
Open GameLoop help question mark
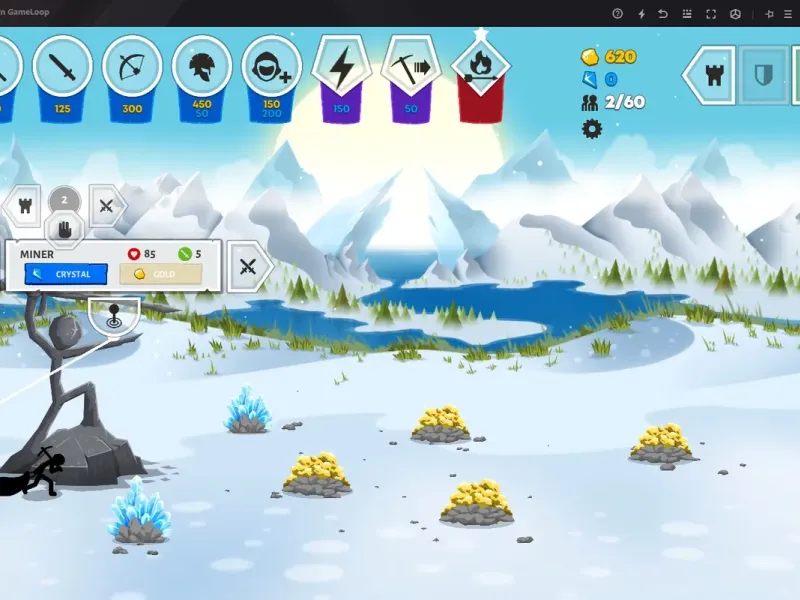click(617, 14)
